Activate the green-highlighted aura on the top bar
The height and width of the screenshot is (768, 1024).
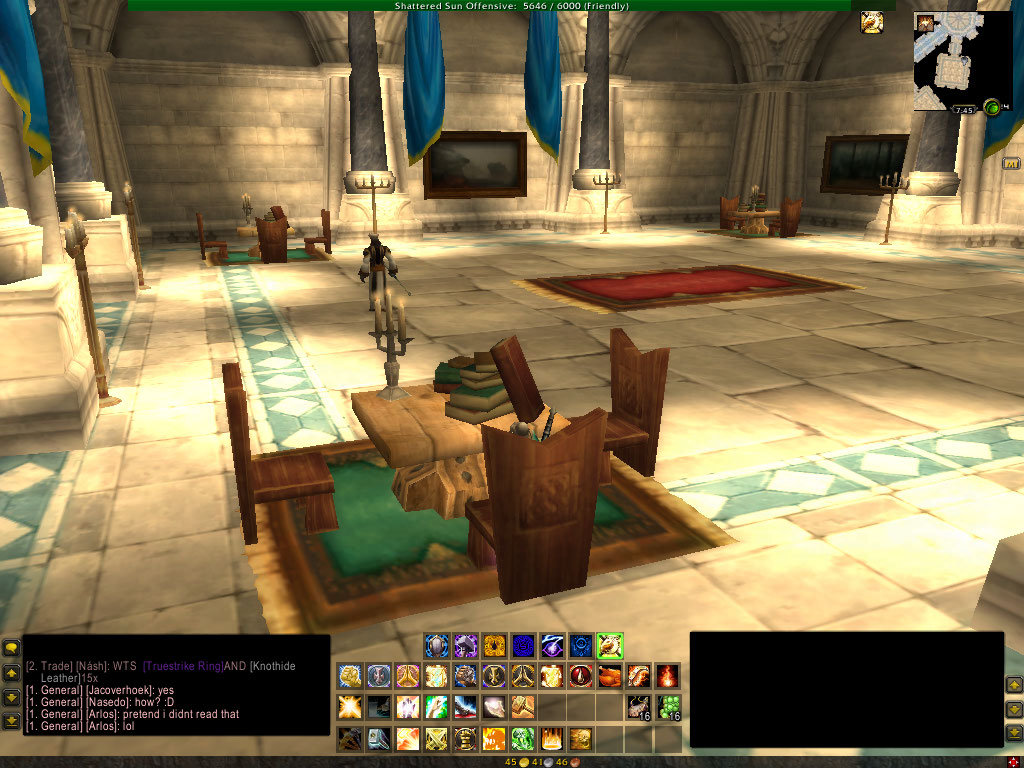point(610,645)
